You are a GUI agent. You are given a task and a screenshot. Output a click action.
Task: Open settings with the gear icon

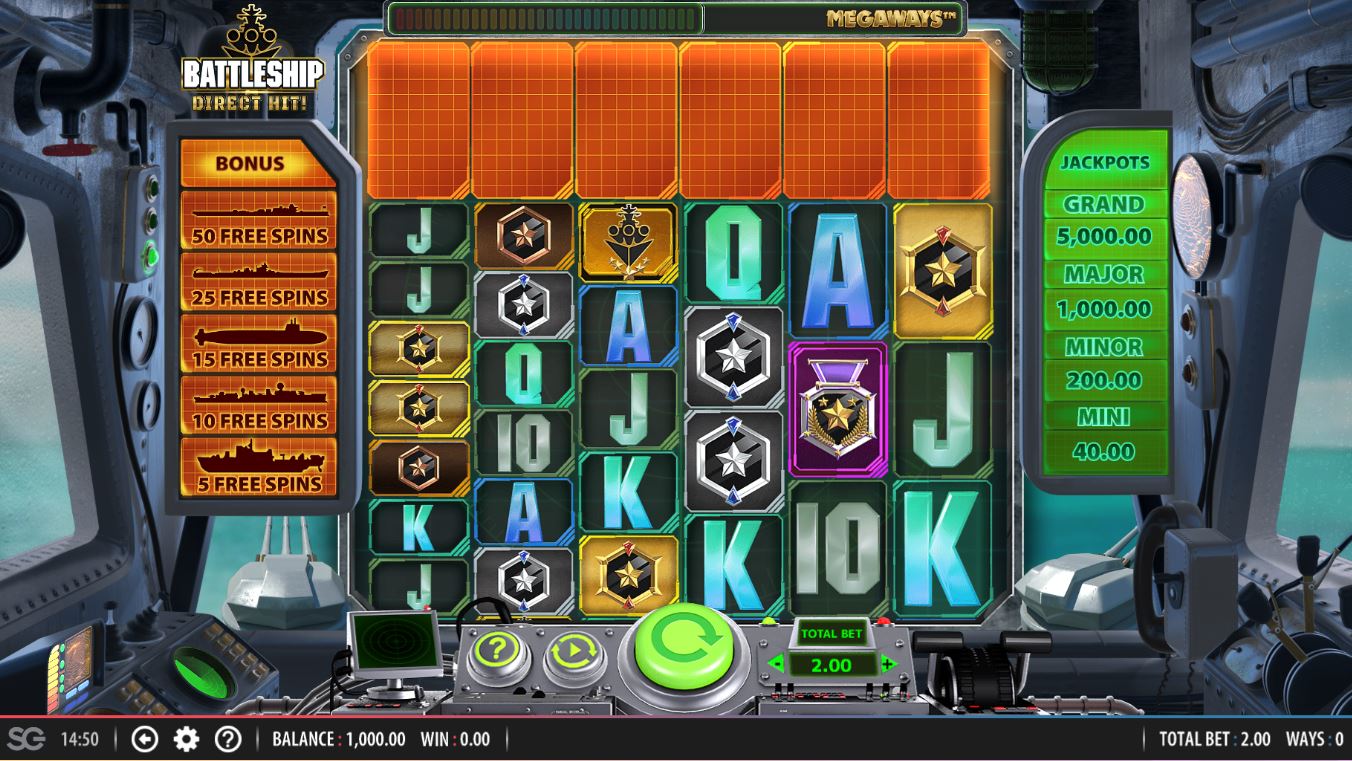pyautogui.click(x=186, y=739)
